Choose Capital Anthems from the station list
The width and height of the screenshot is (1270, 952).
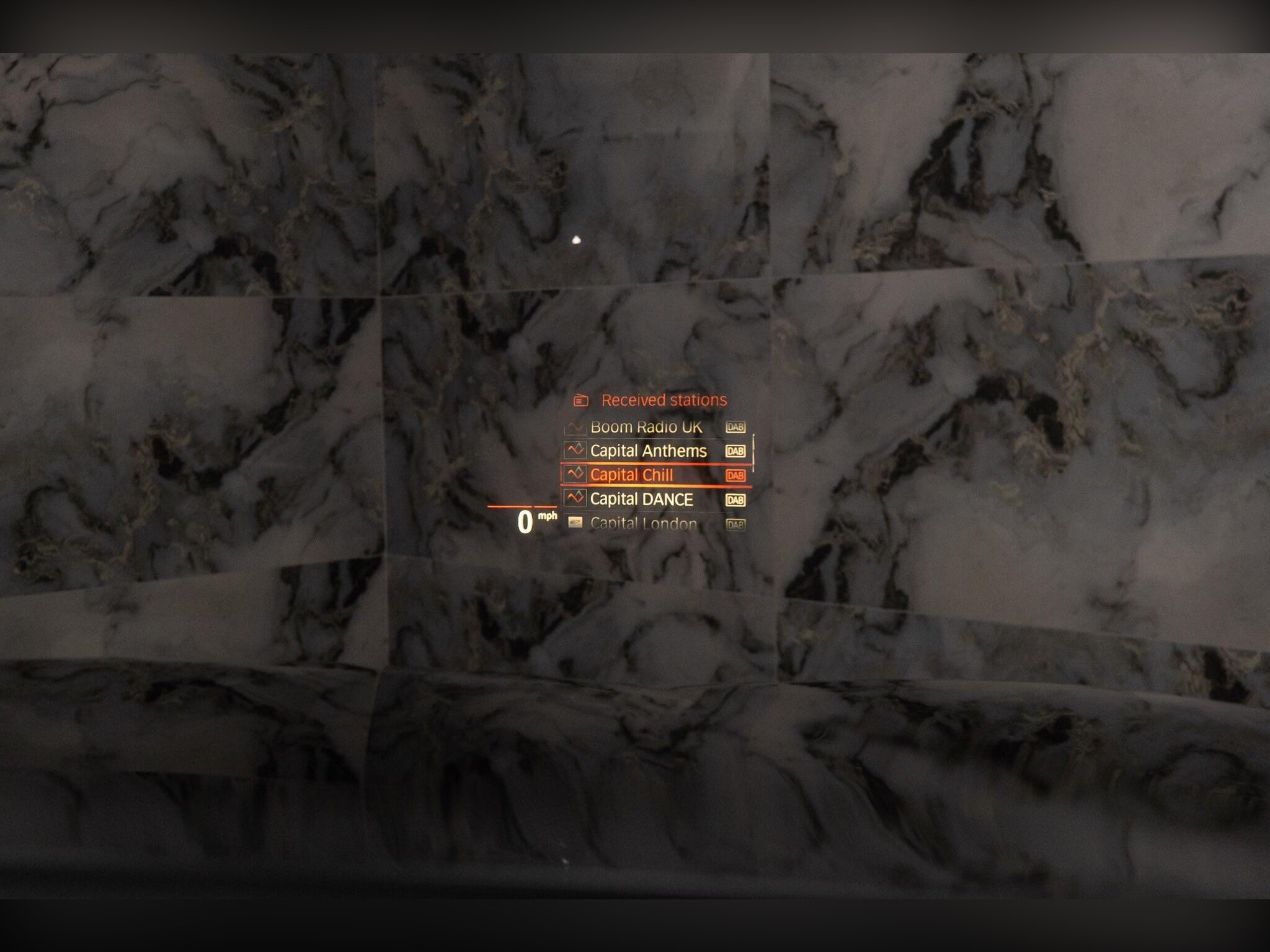tap(648, 451)
